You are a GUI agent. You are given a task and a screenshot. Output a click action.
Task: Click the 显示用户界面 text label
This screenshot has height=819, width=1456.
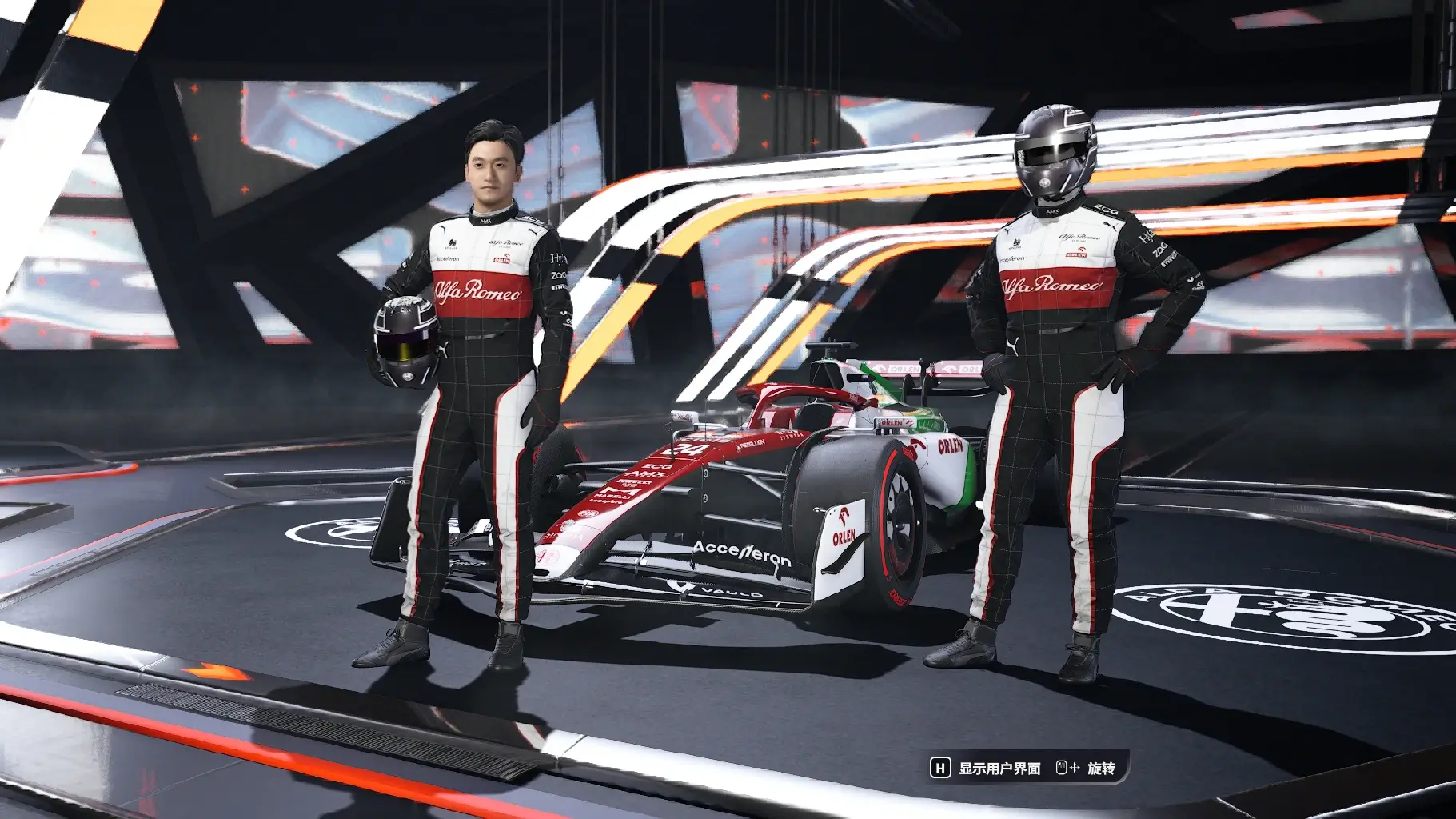(999, 769)
